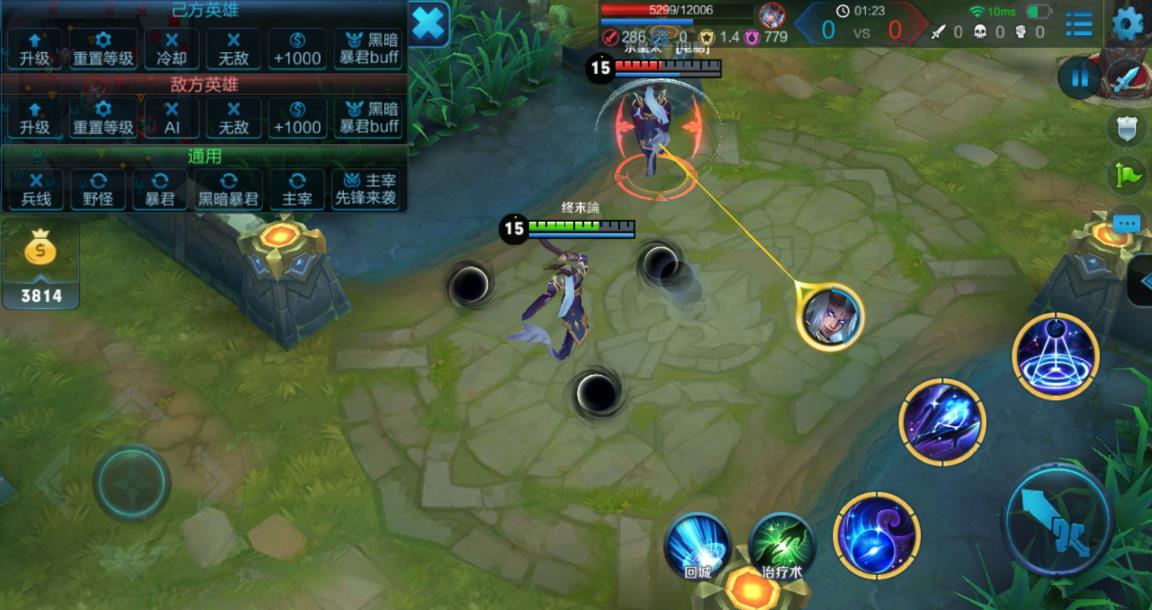Use the 治疗术 heal spell
Viewport: 1152px width, 610px height.
coord(782,547)
